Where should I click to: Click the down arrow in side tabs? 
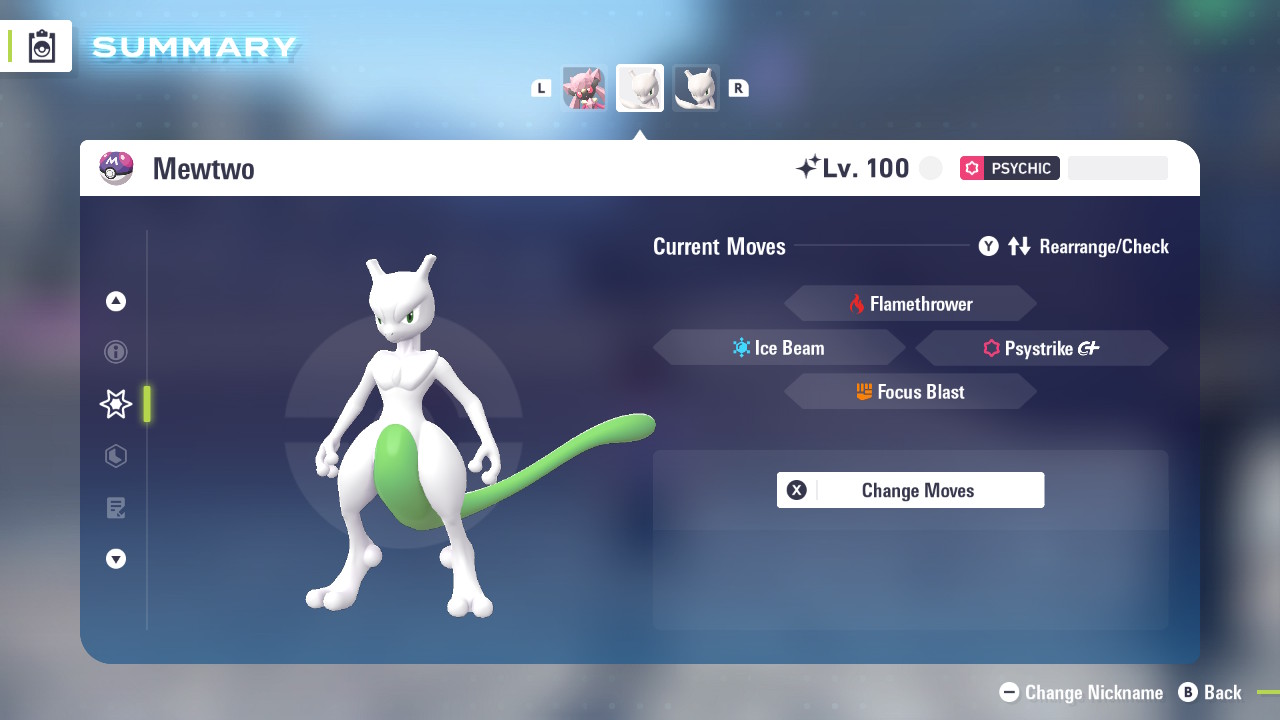[x=116, y=559]
